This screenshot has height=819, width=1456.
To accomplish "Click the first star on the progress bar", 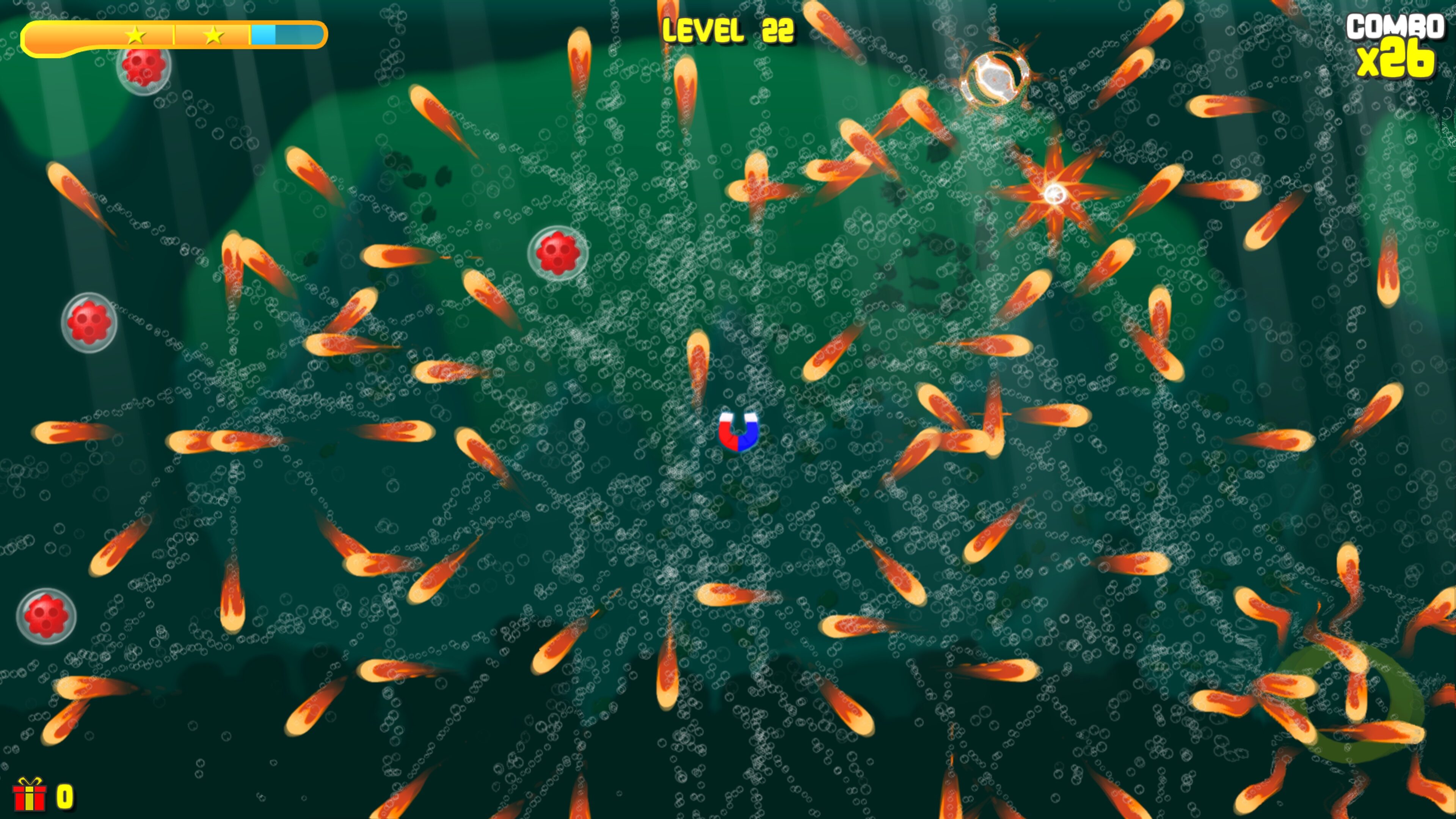I will coord(136,36).
